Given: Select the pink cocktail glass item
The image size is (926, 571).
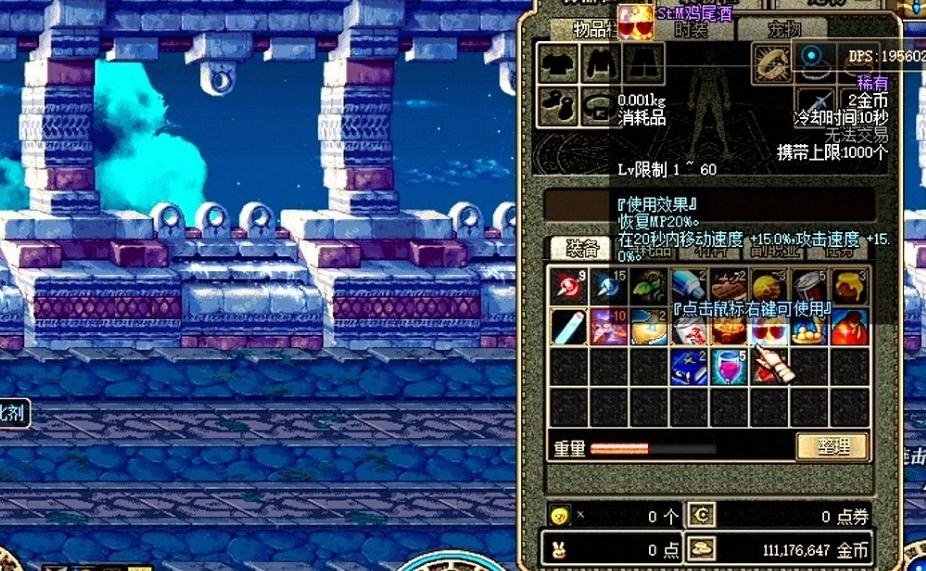Looking at the screenshot, I should [x=729, y=366].
